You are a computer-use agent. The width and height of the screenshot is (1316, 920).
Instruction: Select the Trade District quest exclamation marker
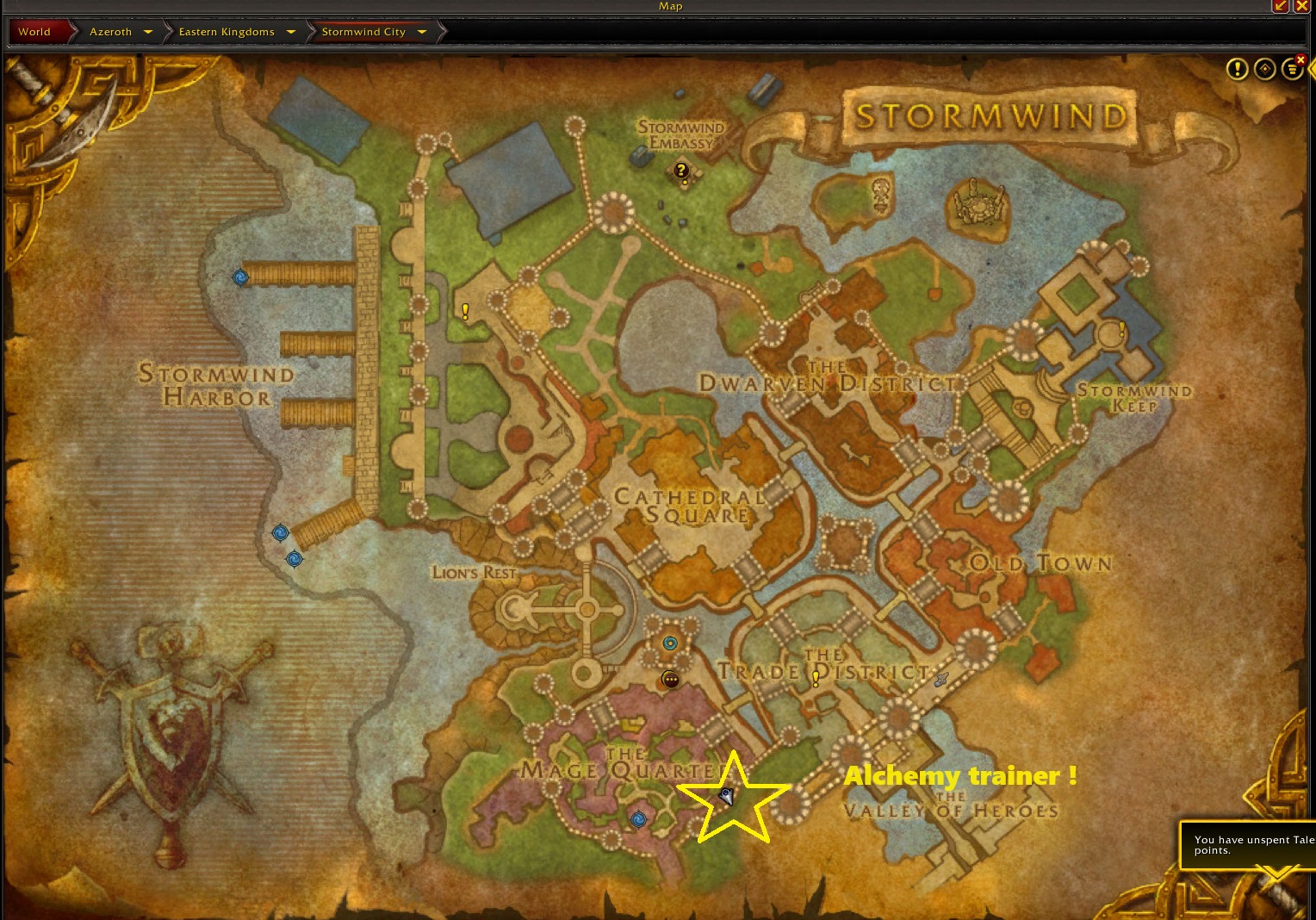pos(816,679)
